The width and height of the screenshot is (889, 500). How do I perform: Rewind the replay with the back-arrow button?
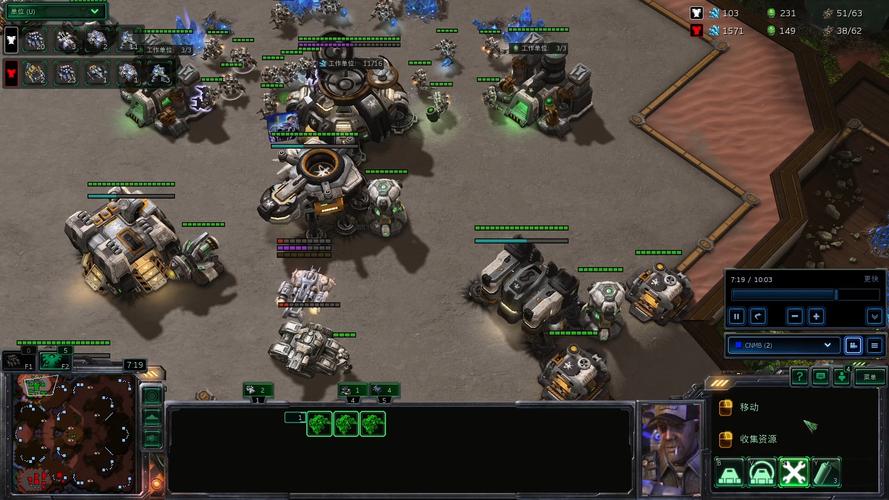point(758,316)
